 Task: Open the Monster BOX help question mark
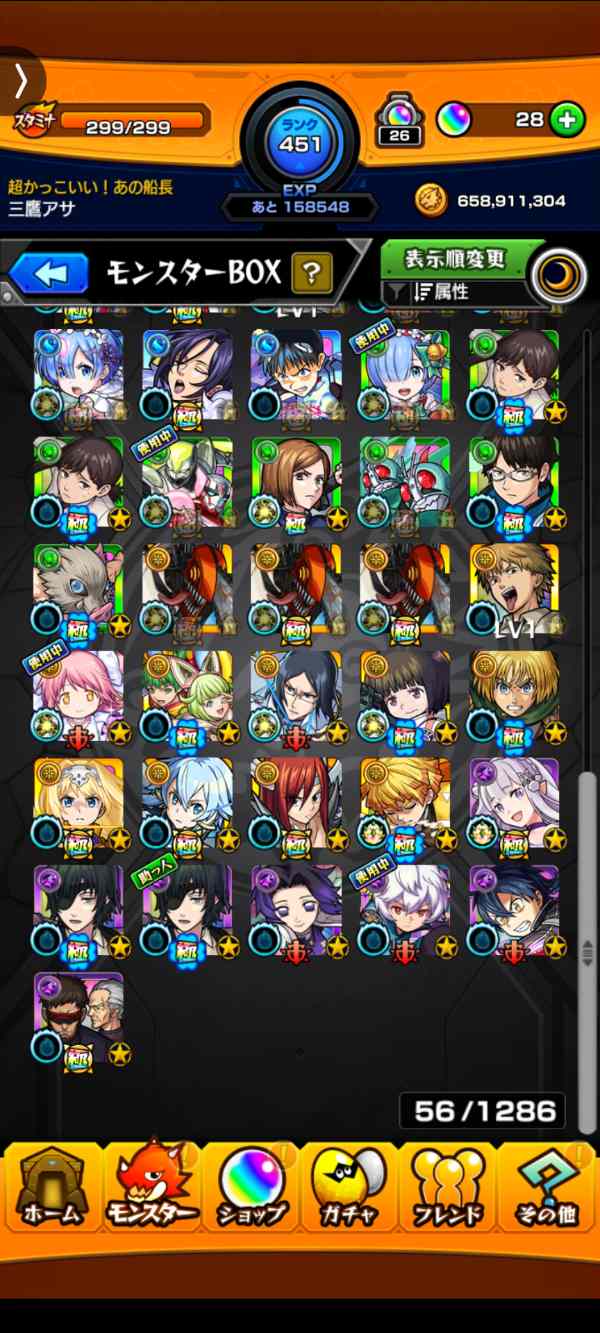pos(311,272)
